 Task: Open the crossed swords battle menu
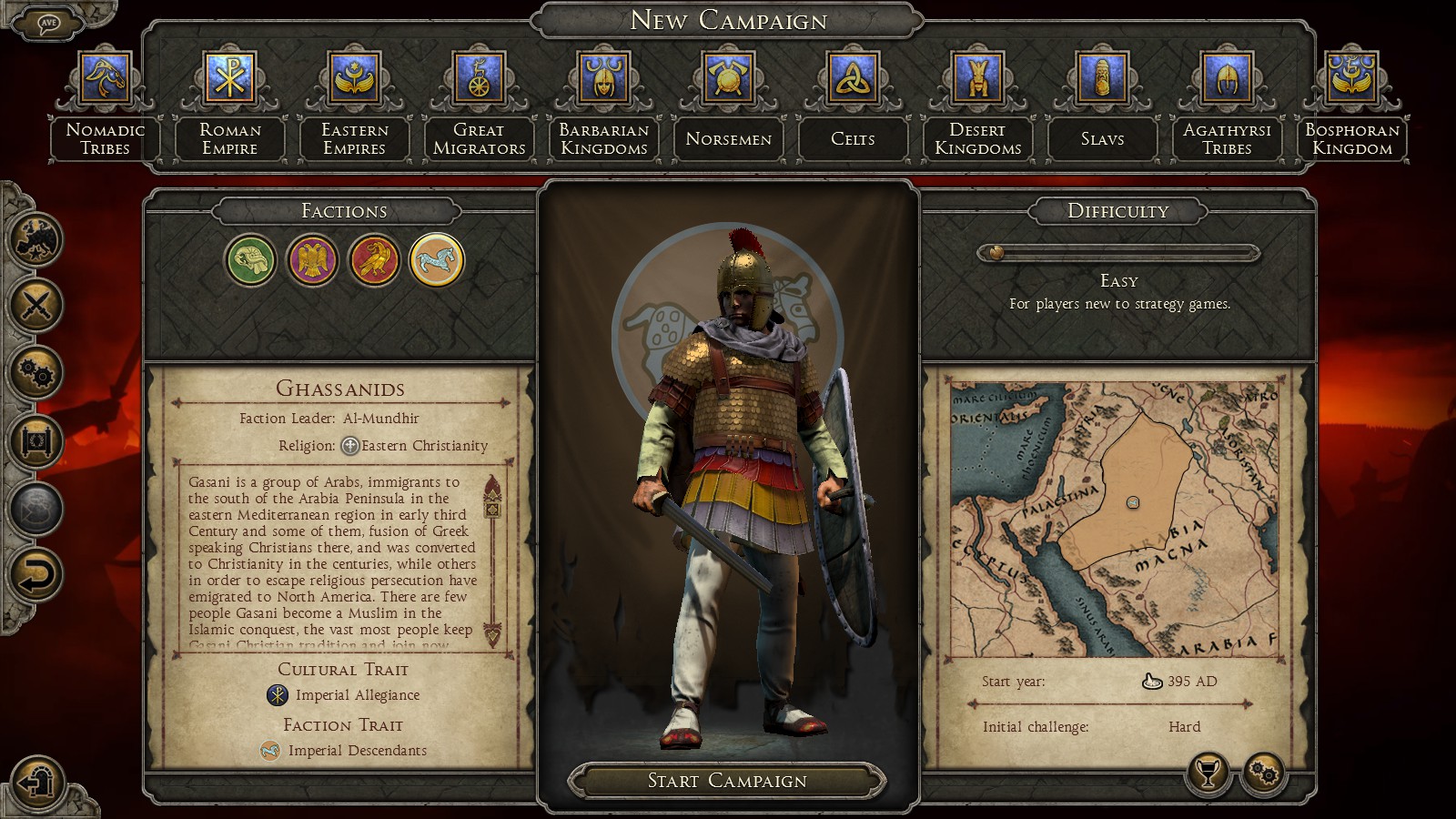(x=36, y=305)
